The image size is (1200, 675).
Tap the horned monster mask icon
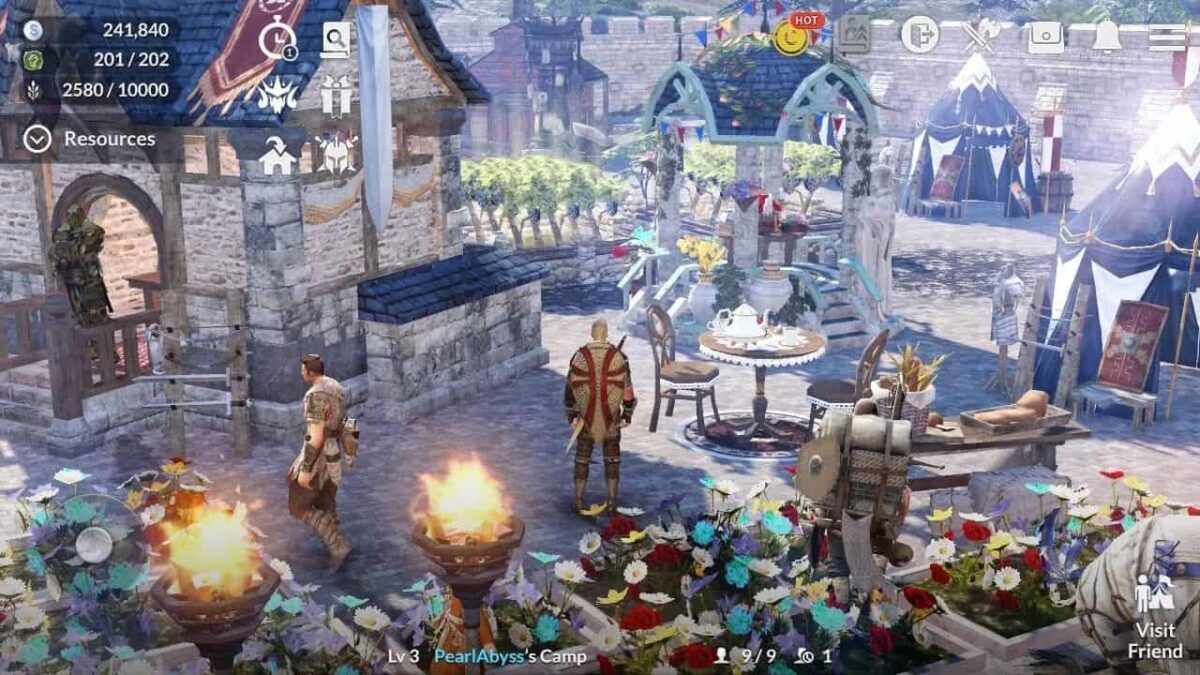click(x=277, y=95)
